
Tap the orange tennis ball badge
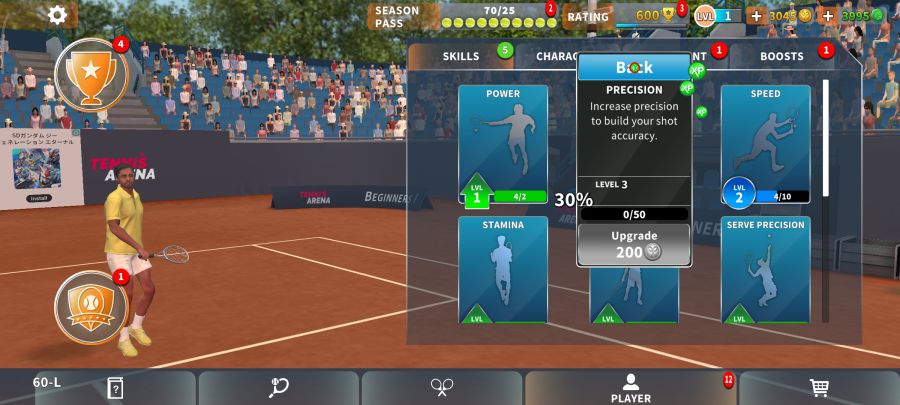(91, 303)
